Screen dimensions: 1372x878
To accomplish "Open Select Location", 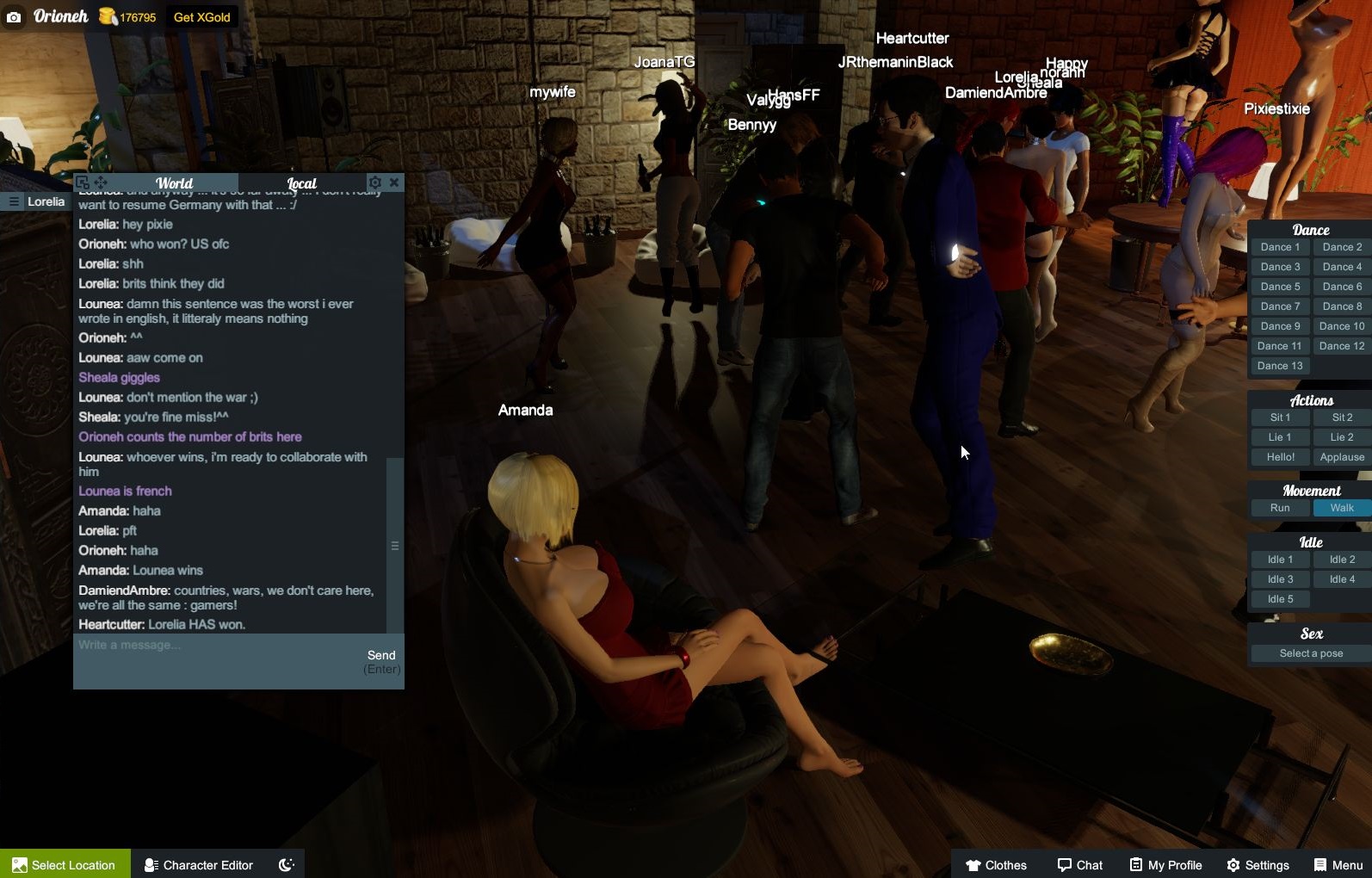I will point(65,864).
